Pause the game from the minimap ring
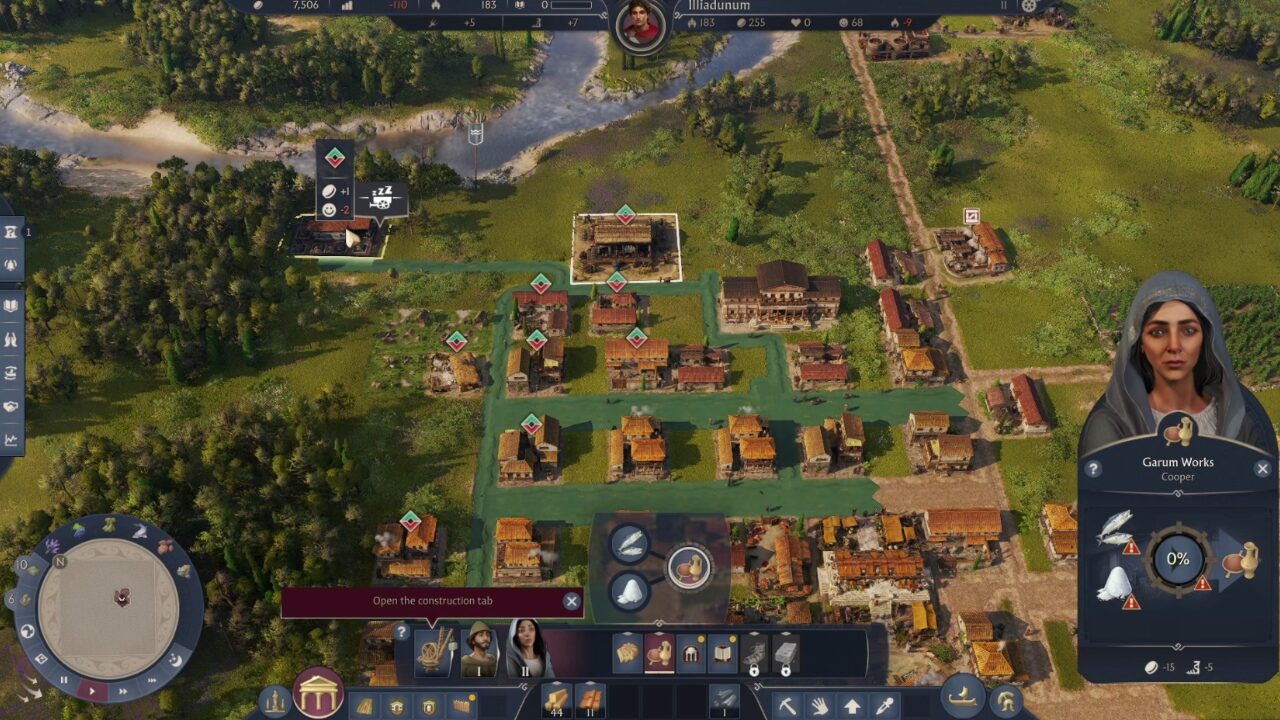Viewport: 1280px width, 720px height. 64,680
